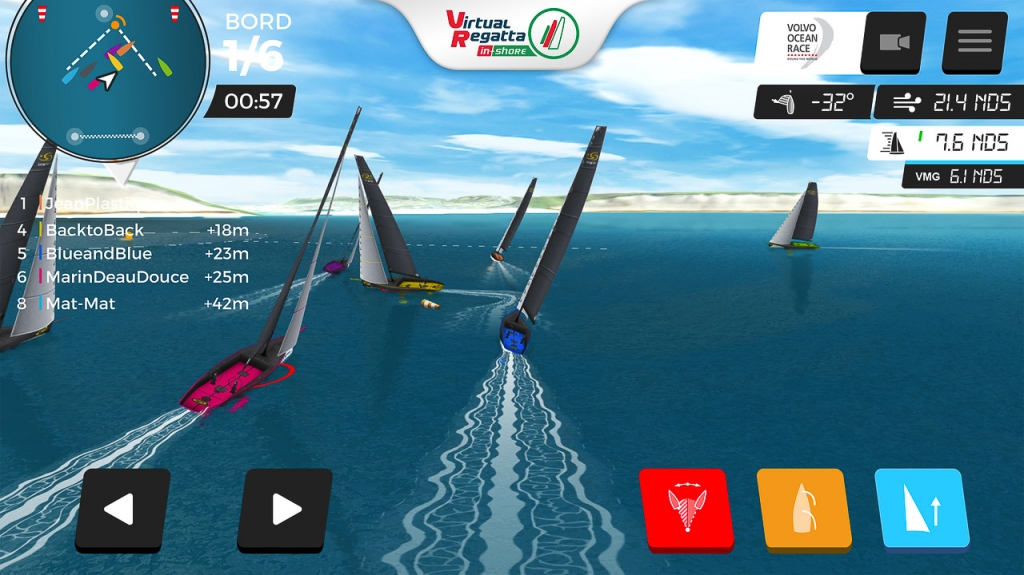Switch camera view with the camera button
Image resolution: width=1024 pixels, height=575 pixels.
(894, 42)
